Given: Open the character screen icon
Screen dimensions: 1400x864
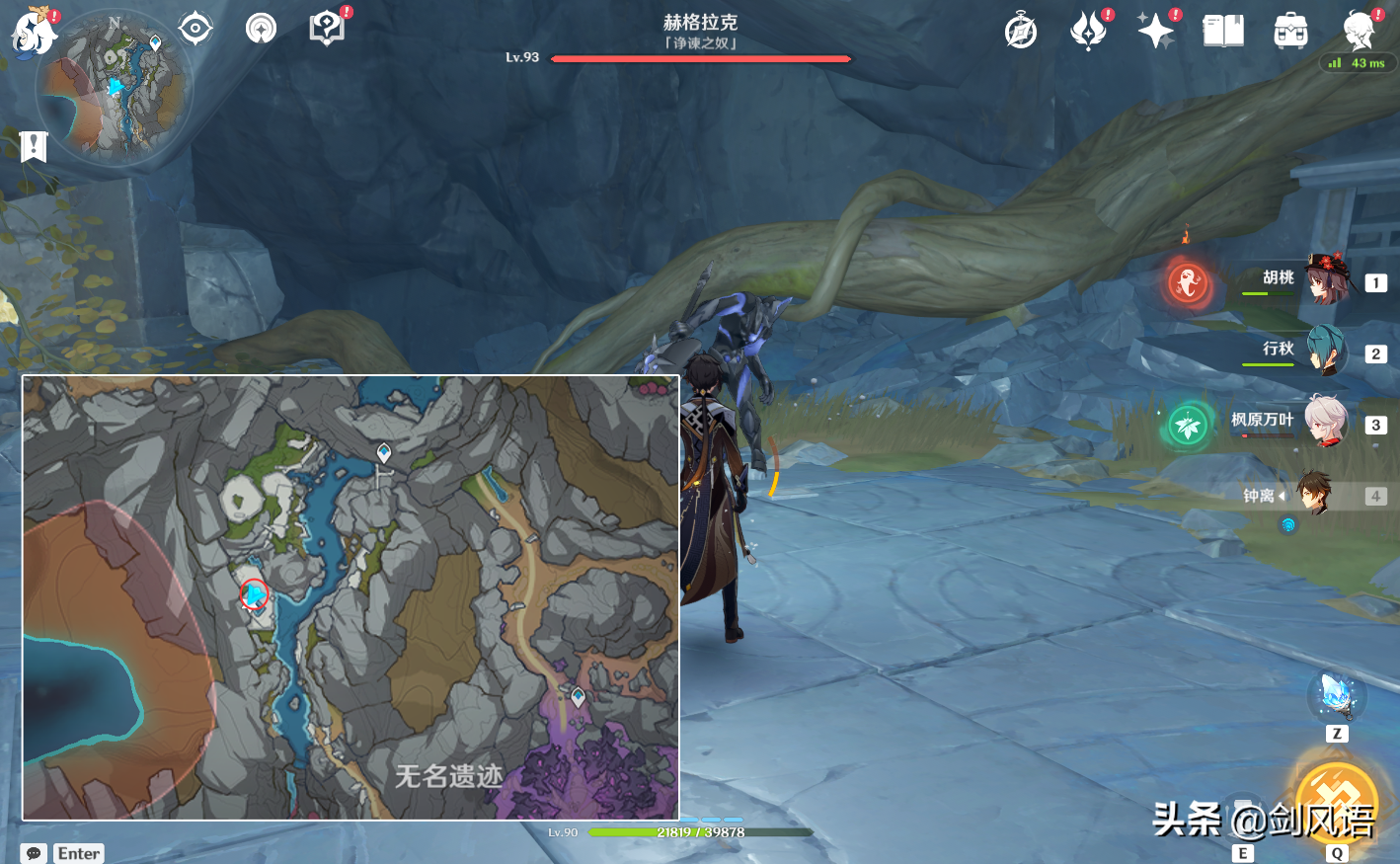Looking at the screenshot, I should tap(1359, 31).
